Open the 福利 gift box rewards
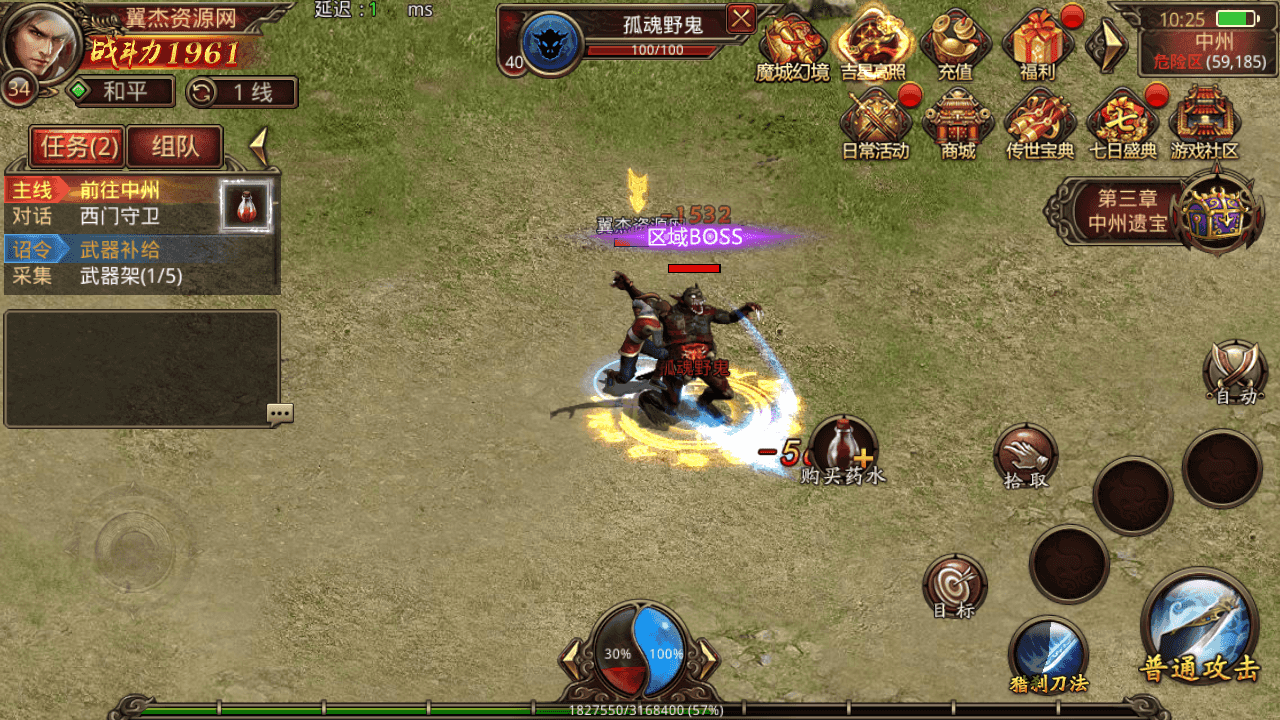This screenshot has width=1280, height=720. pyautogui.click(x=1037, y=45)
